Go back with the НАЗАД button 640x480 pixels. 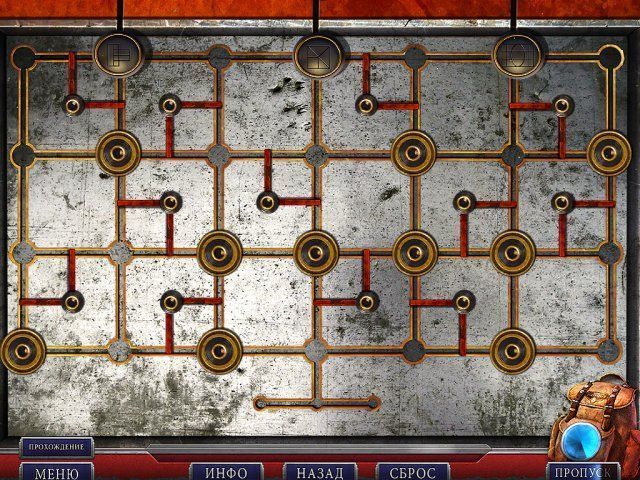click(x=320, y=471)
